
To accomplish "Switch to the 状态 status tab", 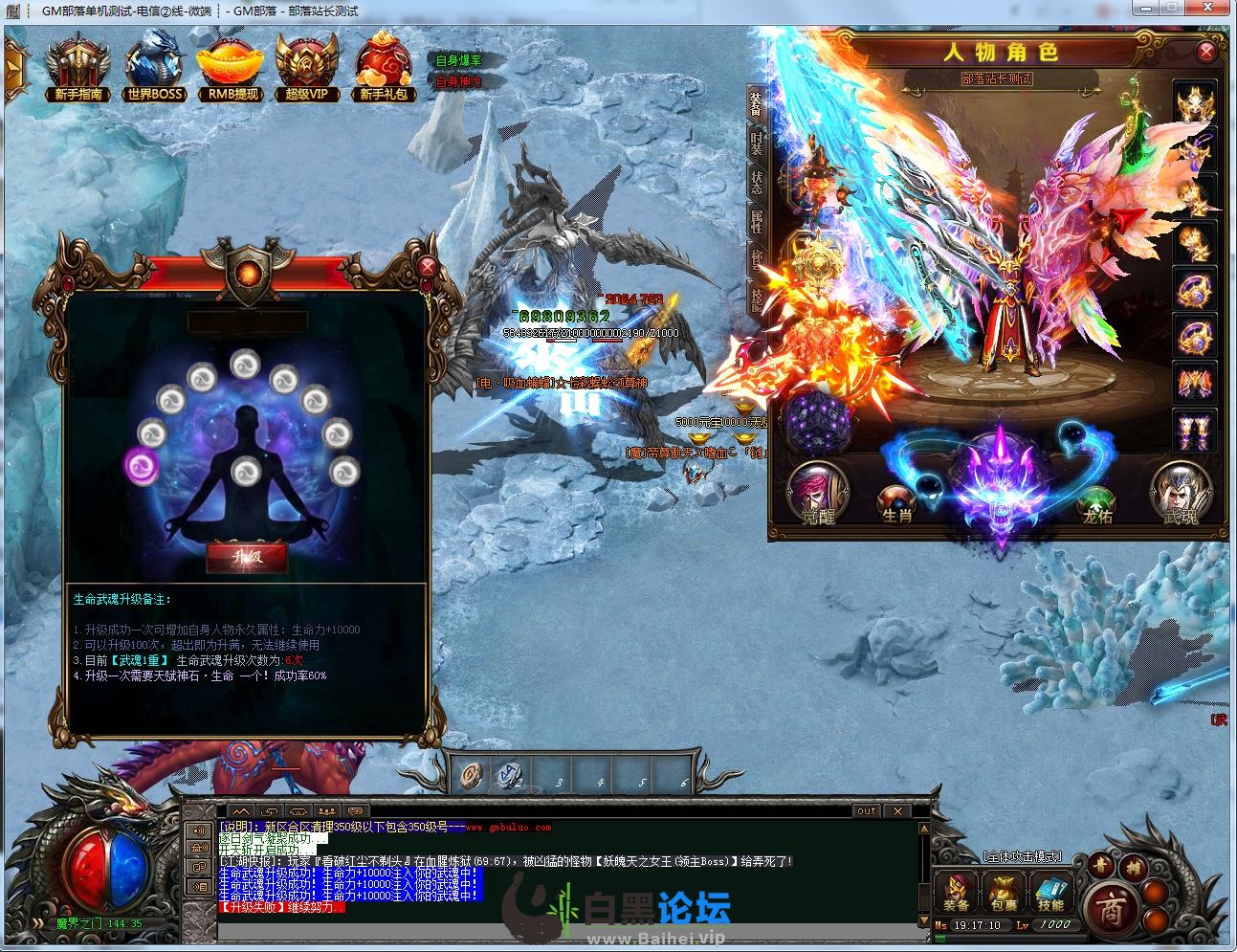I will tap(757, 182).
